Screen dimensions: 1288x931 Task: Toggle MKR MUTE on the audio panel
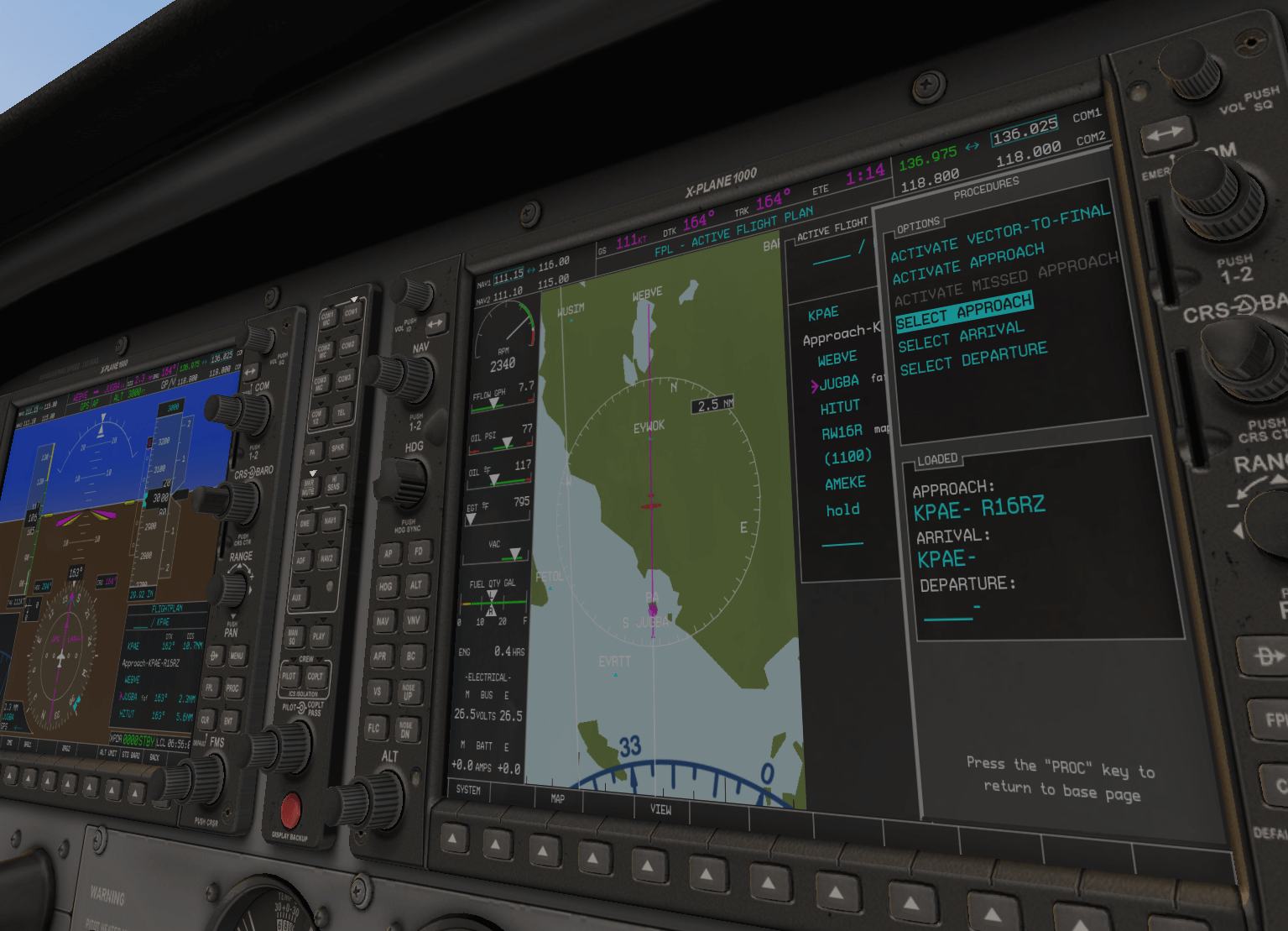click(309, 484)
